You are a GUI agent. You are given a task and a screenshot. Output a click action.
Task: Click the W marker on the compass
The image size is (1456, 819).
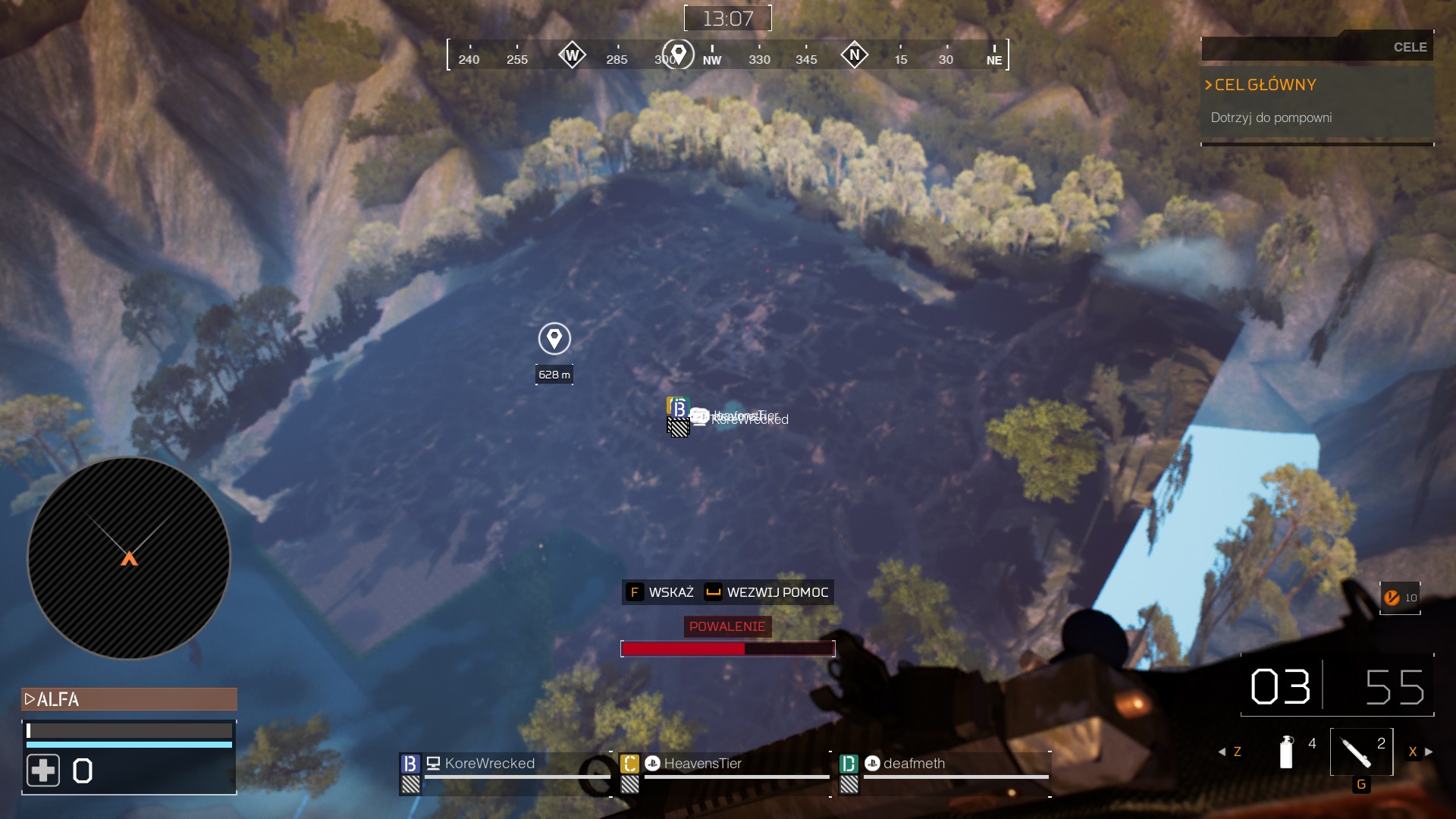click(572, 55)
